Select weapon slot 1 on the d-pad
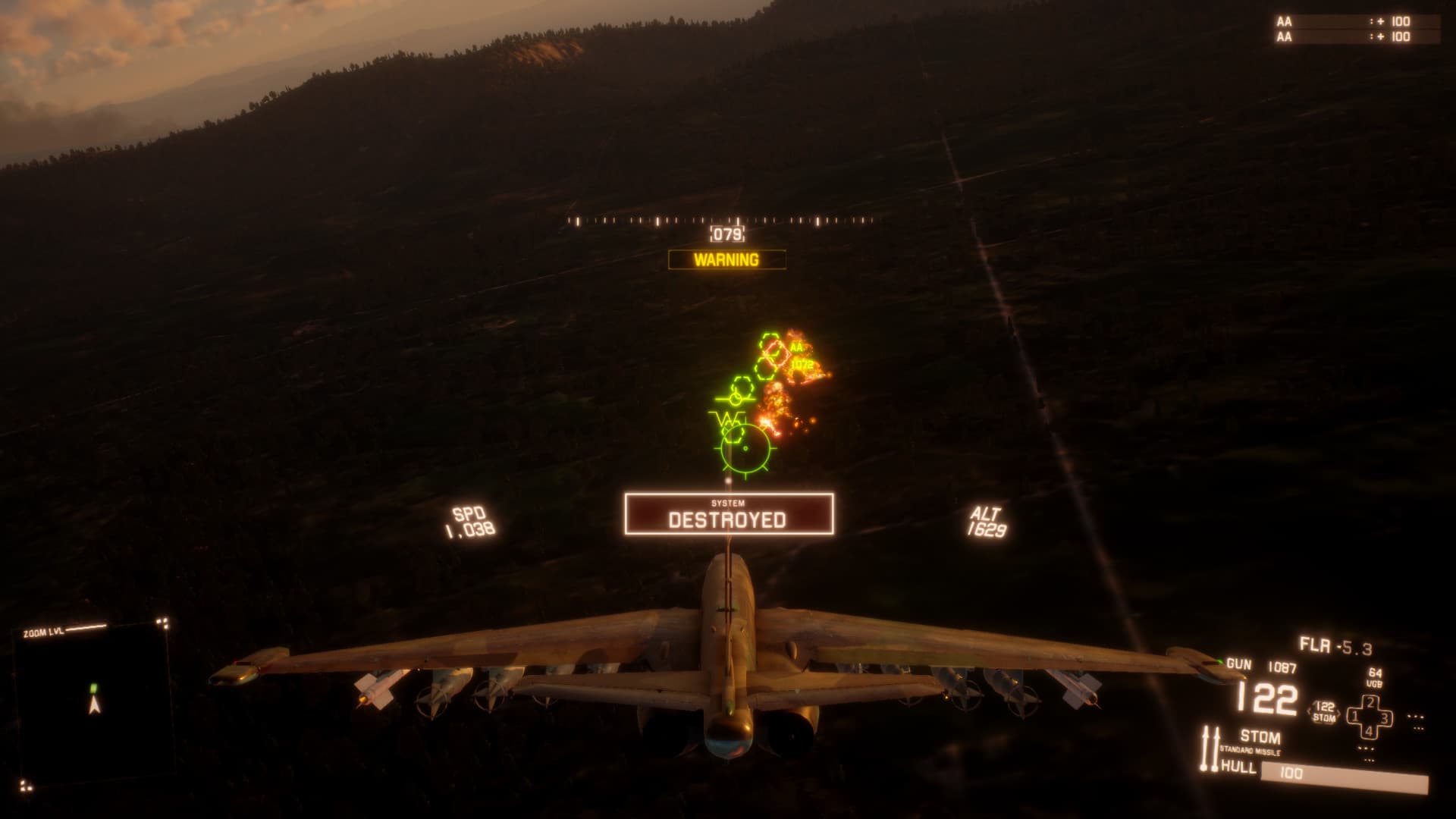This screenshot has height=819, width=1456. tap(1354, 715)
